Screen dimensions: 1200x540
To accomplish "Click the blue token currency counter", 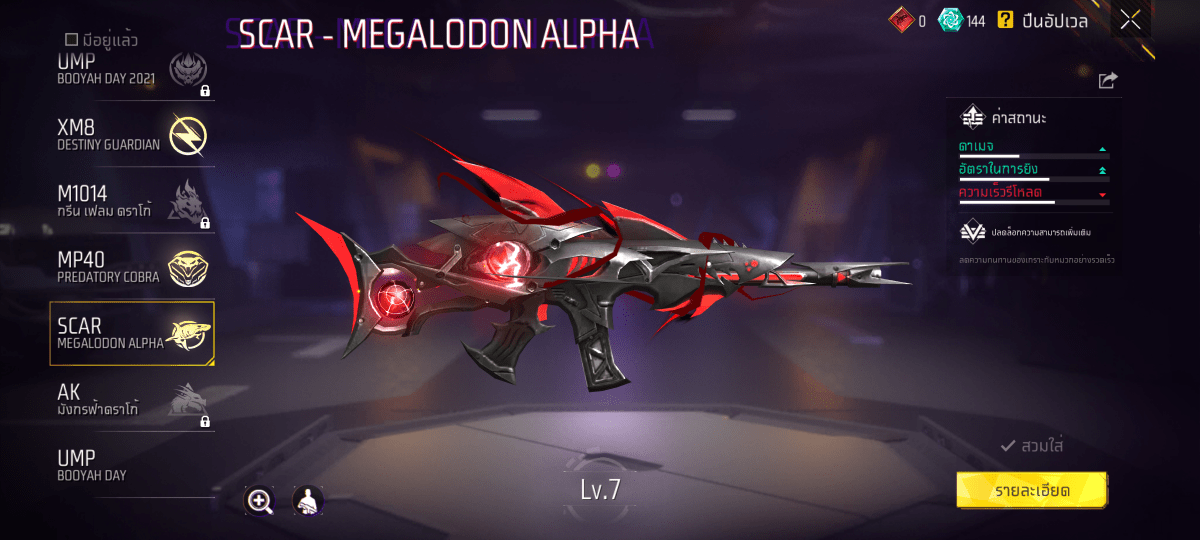I will coord(962,20).
